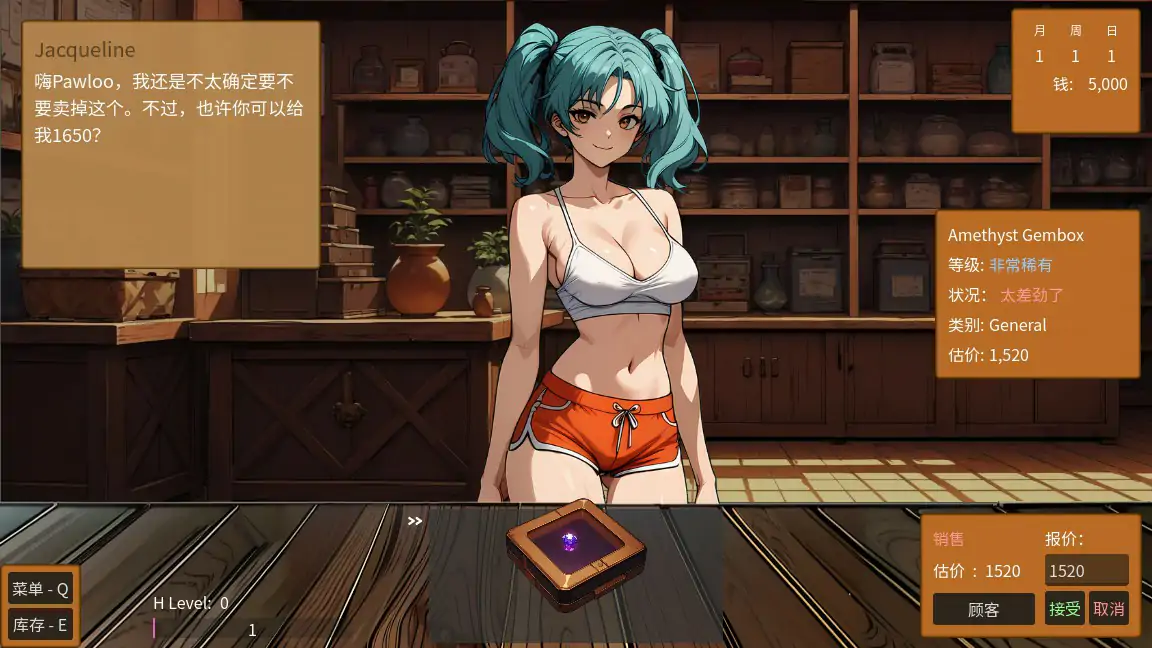
Task: Cancel the trade with 取消
Action: (1108, 608)
